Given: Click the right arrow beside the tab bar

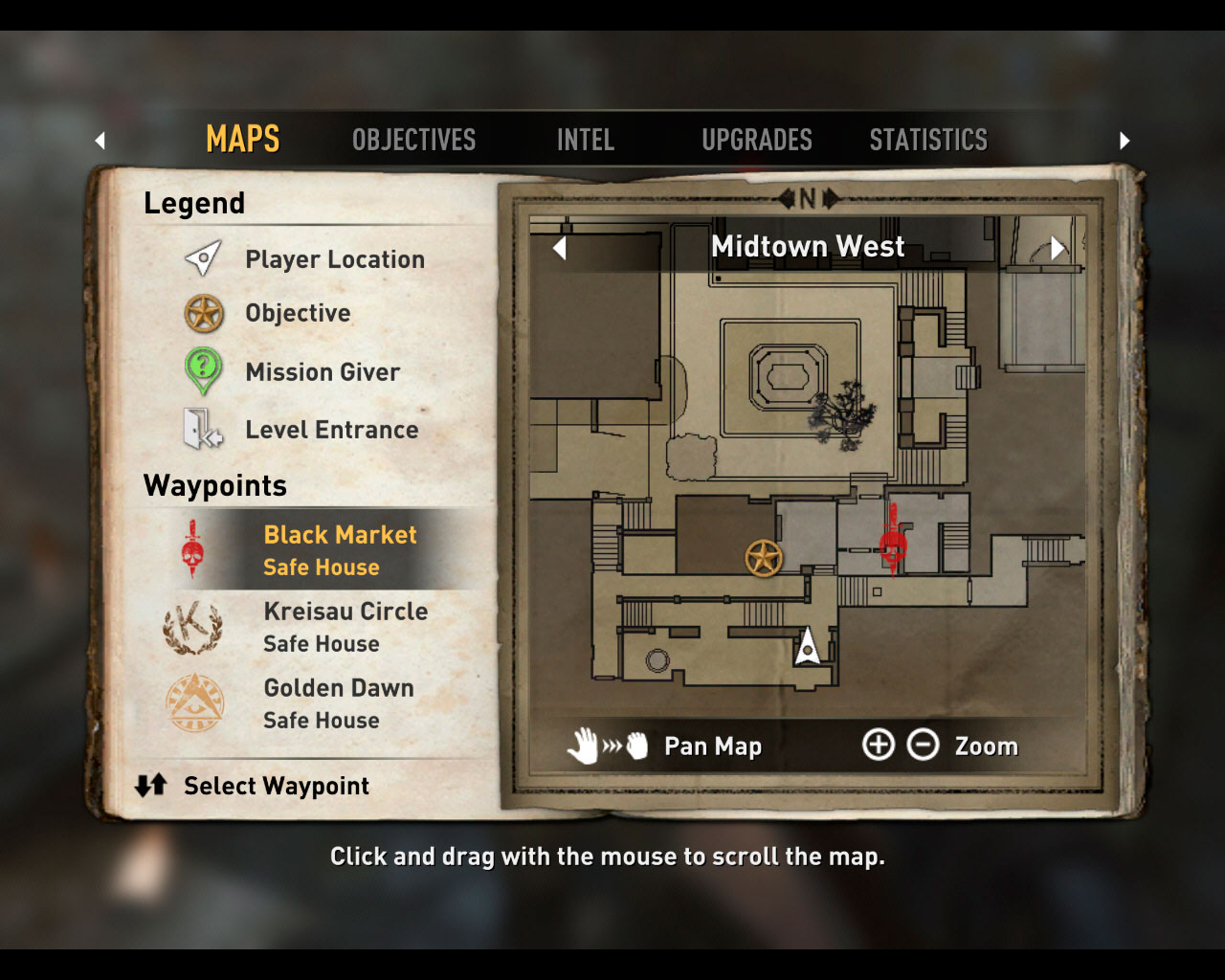Looking at the screenshot, I should click(x=1125, y=141).
